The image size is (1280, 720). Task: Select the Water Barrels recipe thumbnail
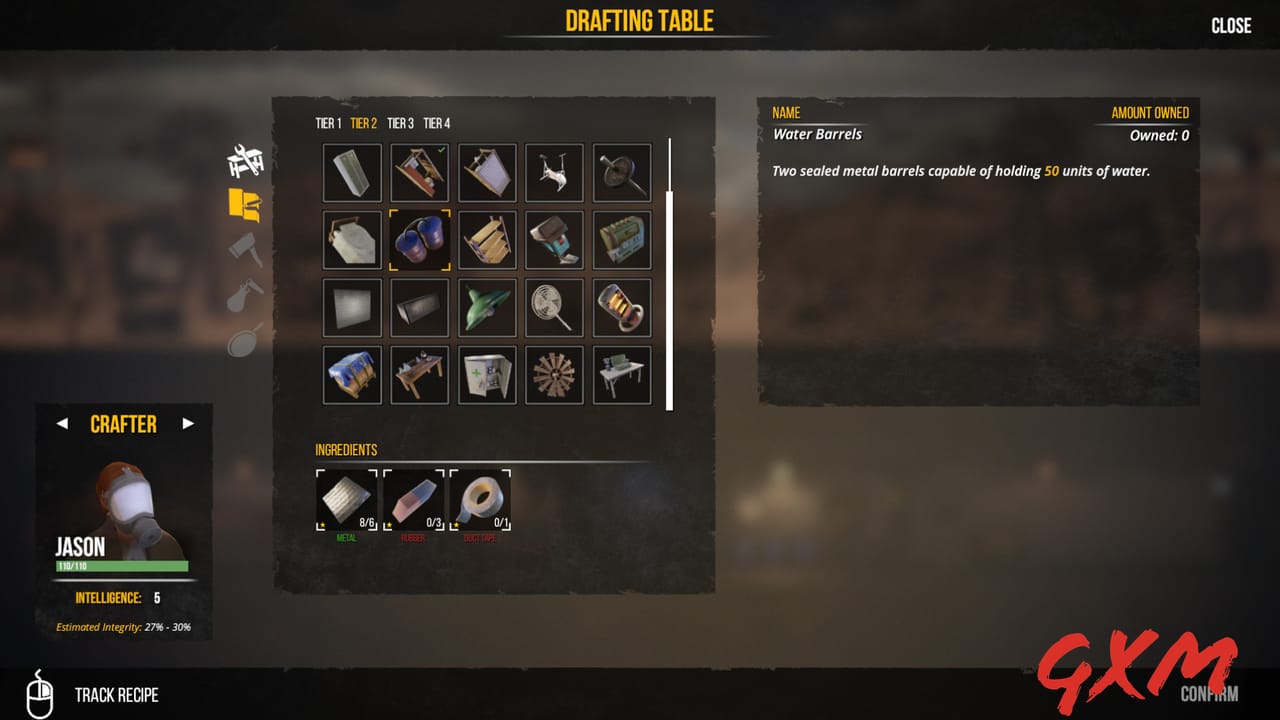pos(419,240)
